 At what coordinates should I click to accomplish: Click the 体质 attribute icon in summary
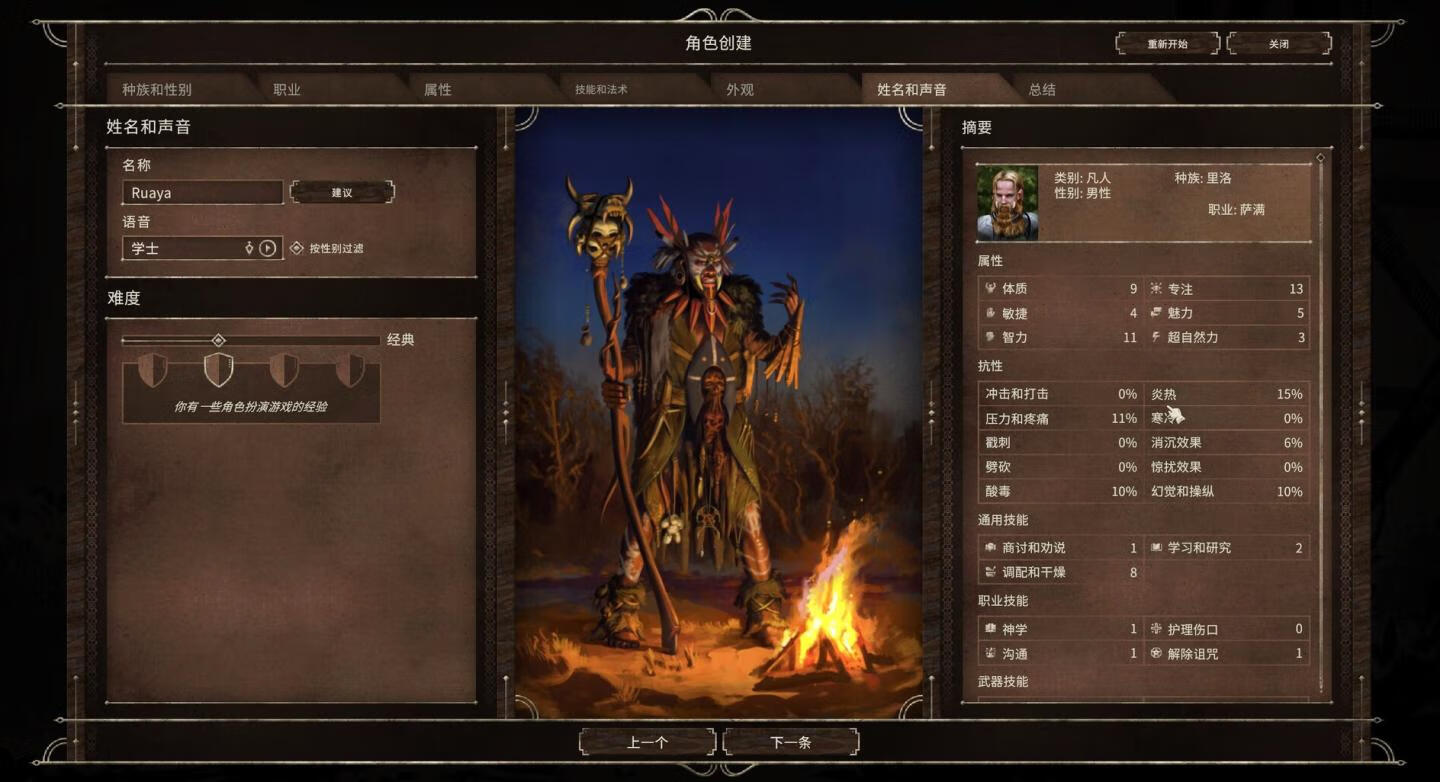pos(990,289)
